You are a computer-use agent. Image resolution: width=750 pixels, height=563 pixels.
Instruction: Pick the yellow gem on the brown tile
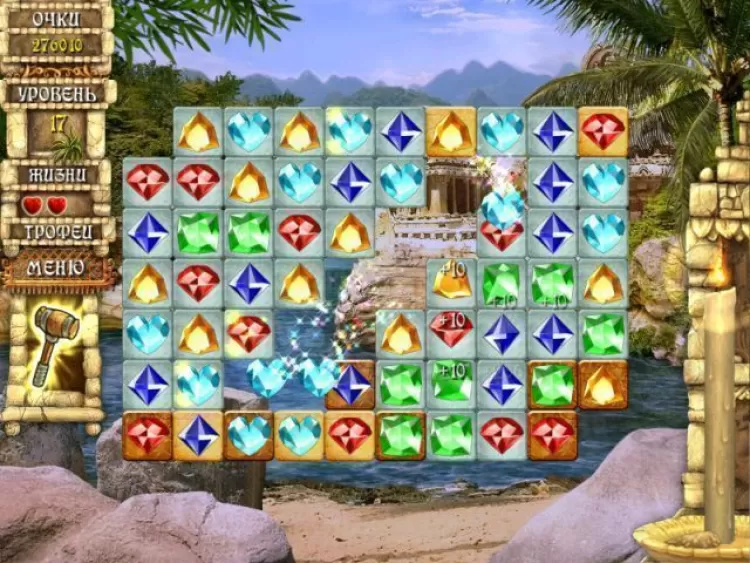coord(604,384)
